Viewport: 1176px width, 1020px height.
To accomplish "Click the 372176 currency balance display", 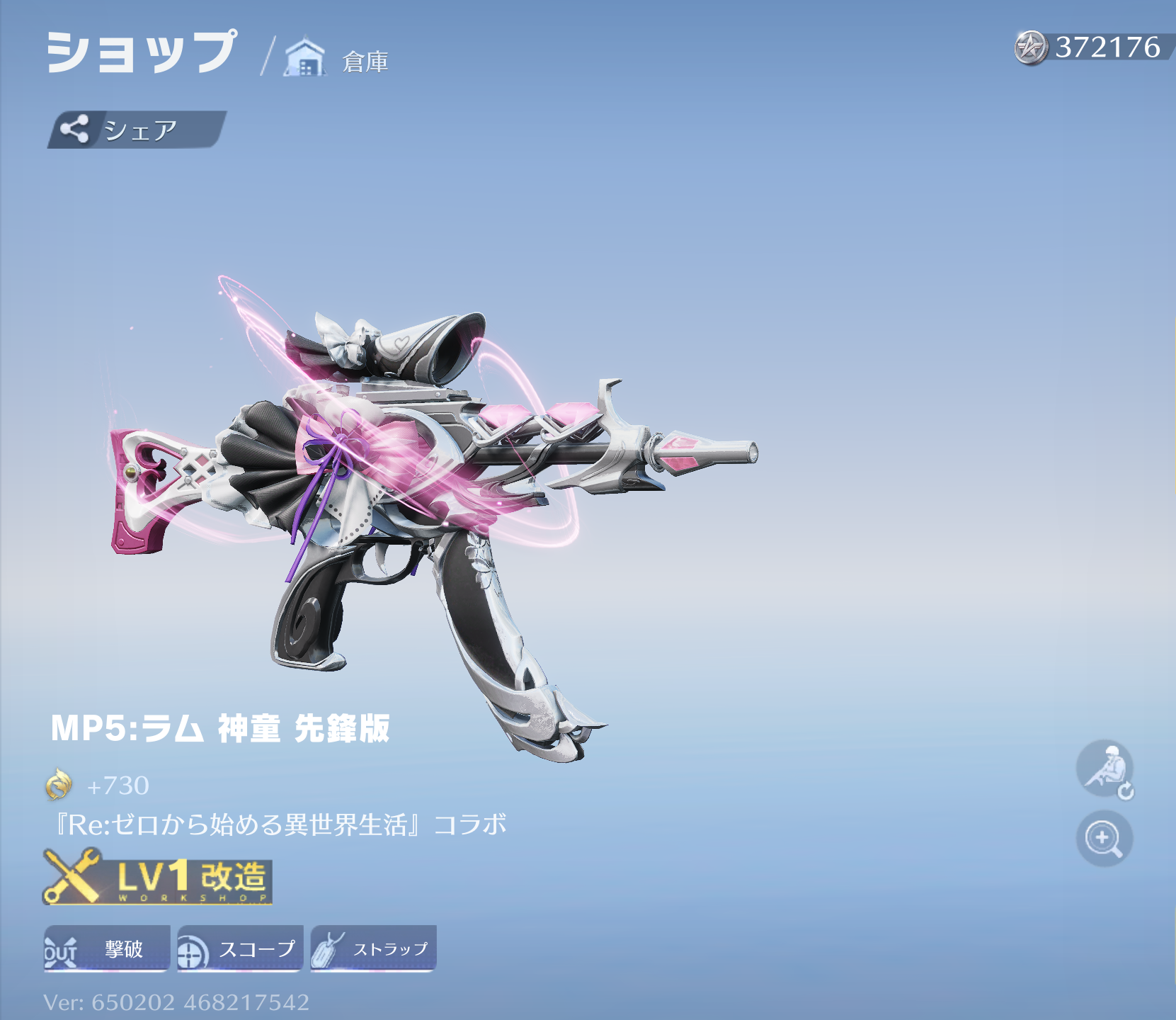I will coord(1097,49).
